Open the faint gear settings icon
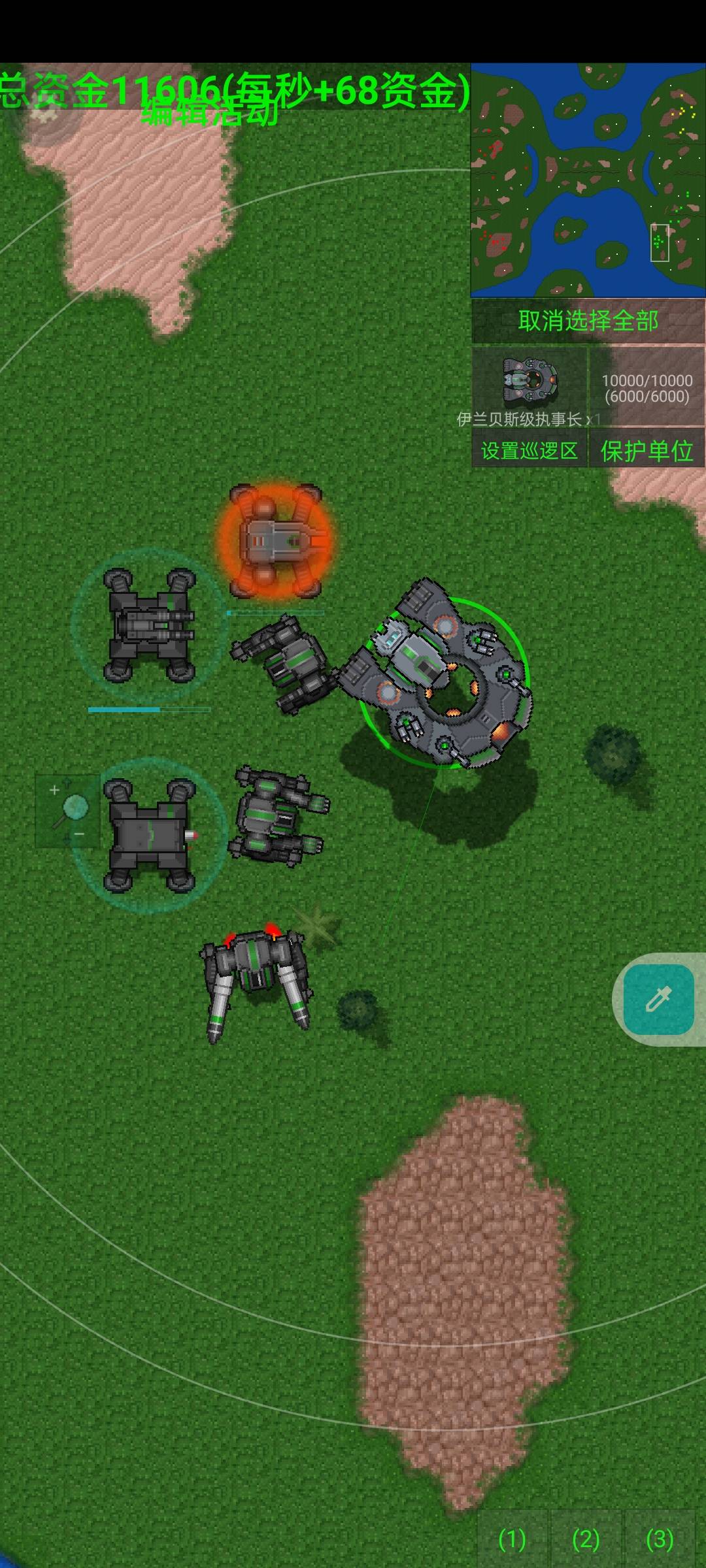This screenshot has width=706, height=1568. [x=44, y=115]
